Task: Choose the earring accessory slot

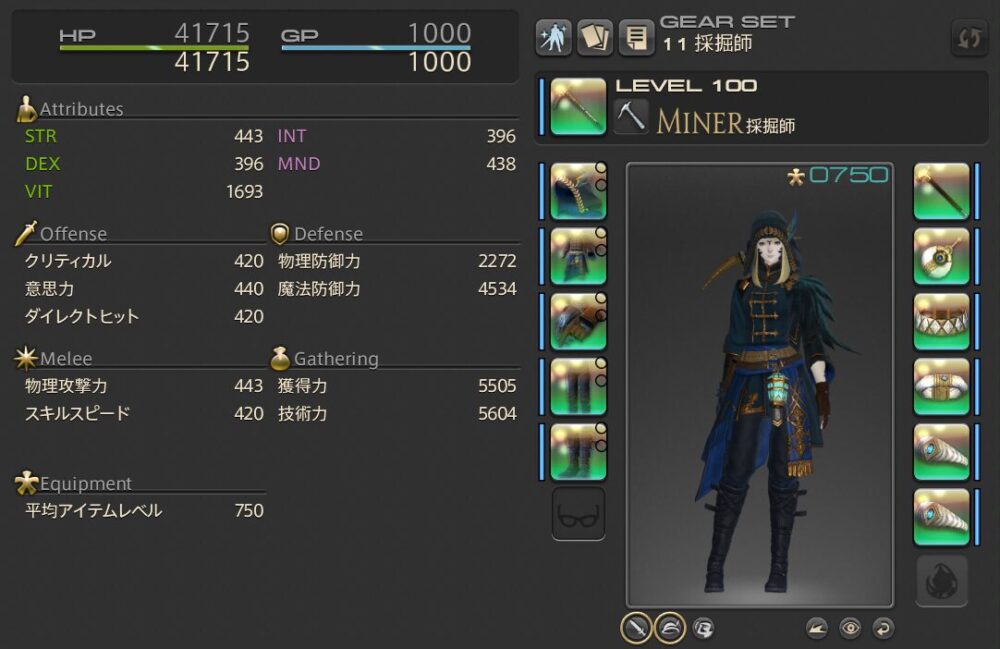Action: [x=942, y=256]
